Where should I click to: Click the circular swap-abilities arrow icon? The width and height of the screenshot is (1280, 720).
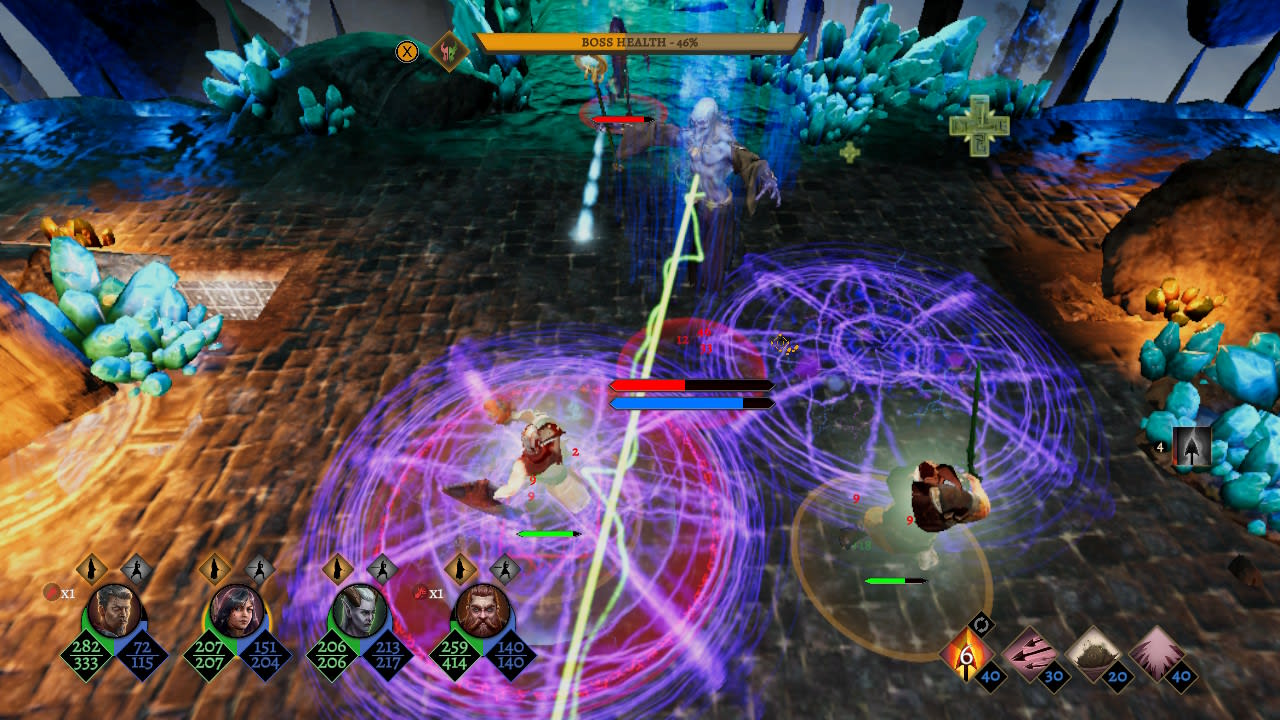(981, 624)
